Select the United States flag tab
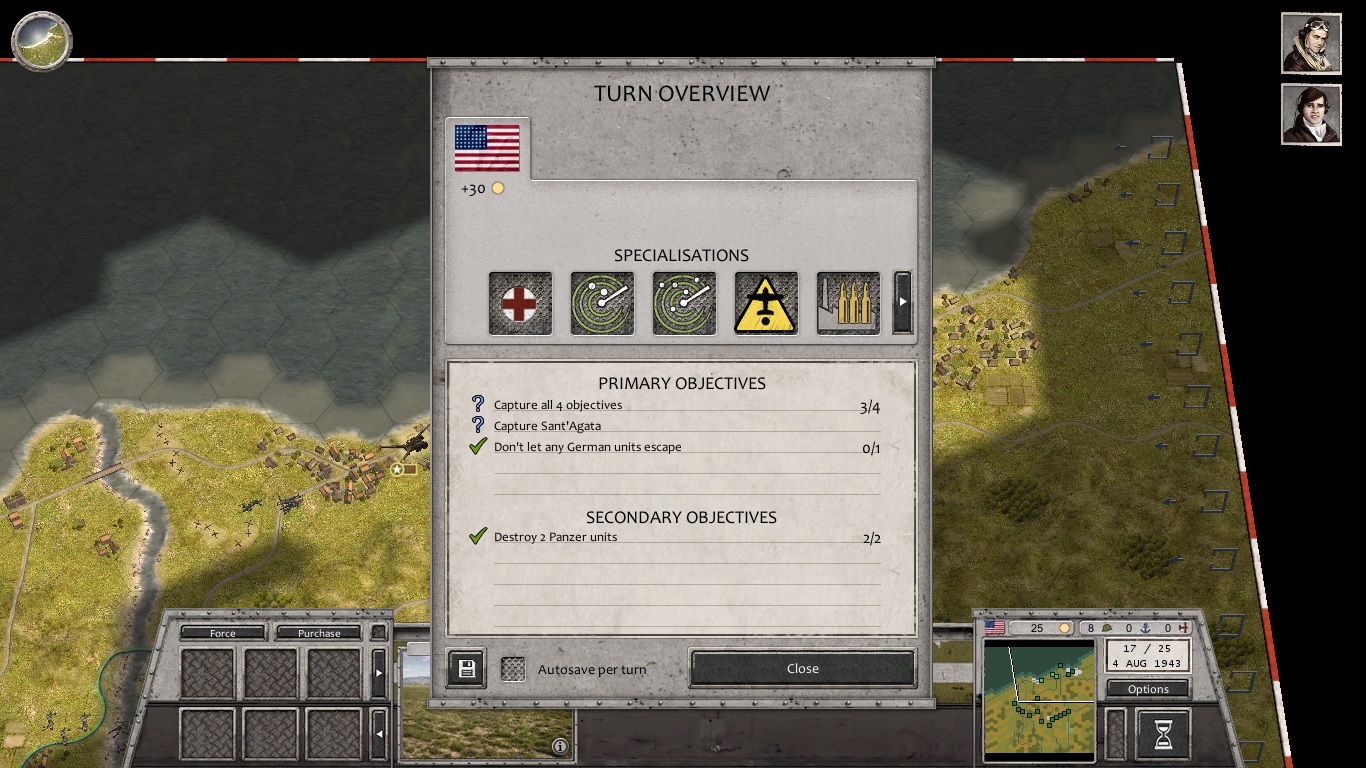 click(487, 148)
